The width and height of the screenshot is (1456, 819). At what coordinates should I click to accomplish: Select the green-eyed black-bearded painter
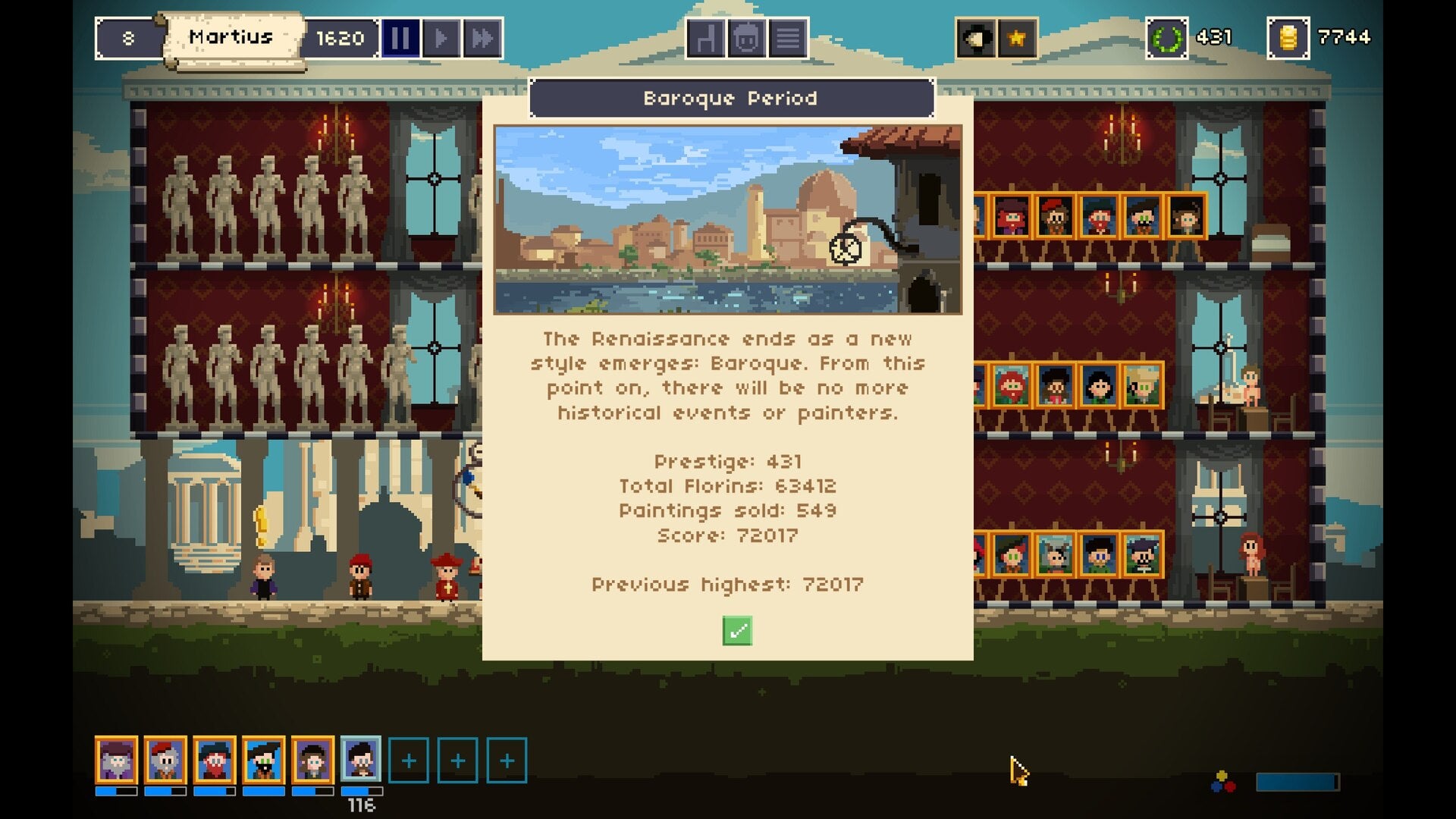[x=263, y=760]
